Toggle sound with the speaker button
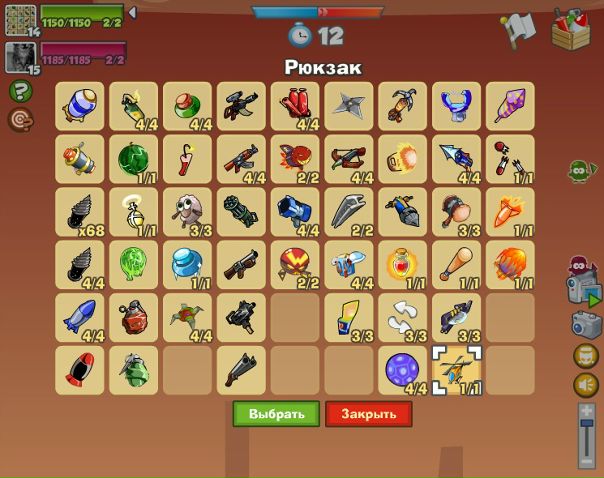The height and width of the screenshot is (478, 604). pos(586,384)
